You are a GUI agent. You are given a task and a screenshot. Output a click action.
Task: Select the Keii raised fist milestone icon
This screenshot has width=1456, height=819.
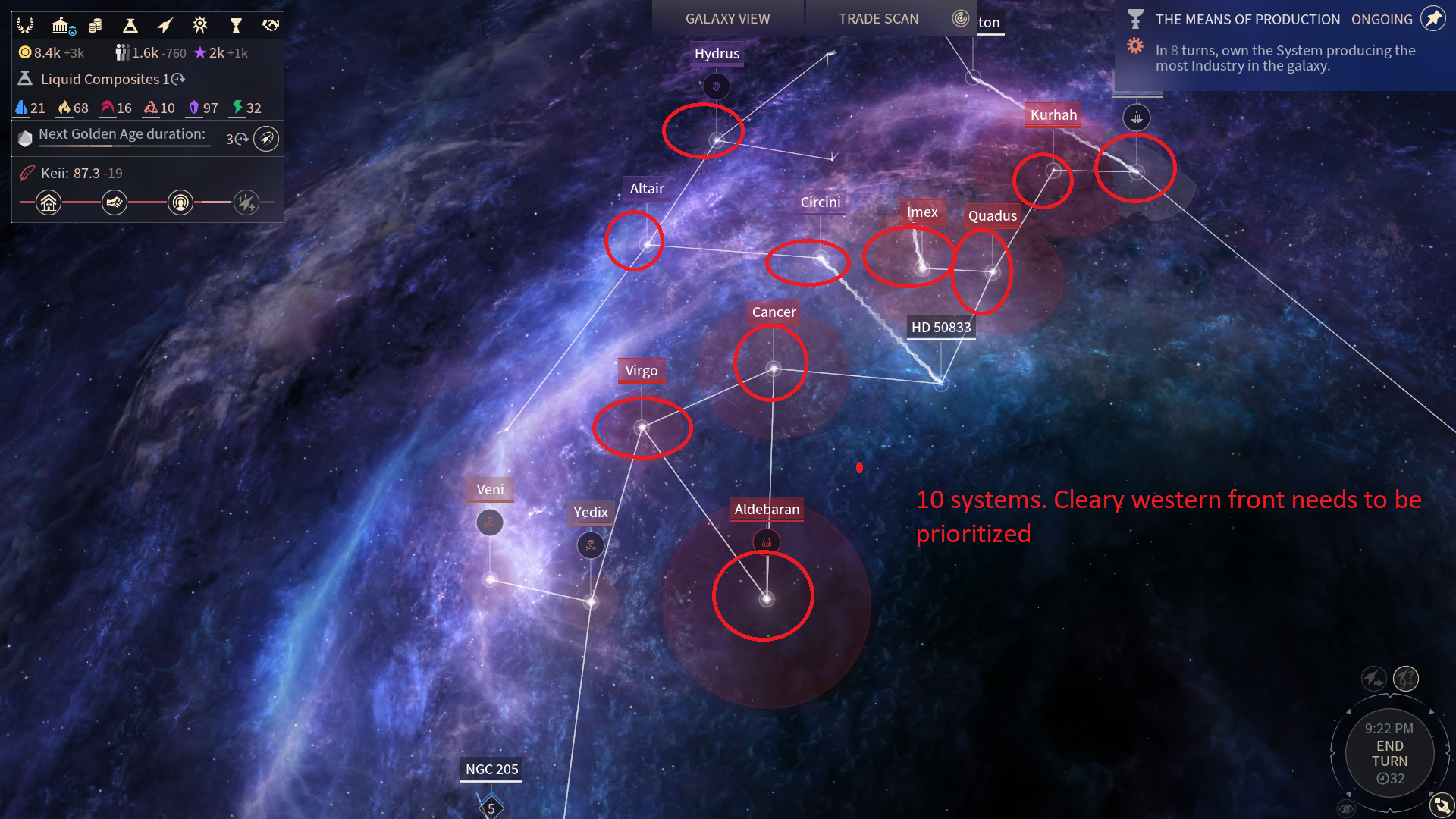tap(115, 202)
